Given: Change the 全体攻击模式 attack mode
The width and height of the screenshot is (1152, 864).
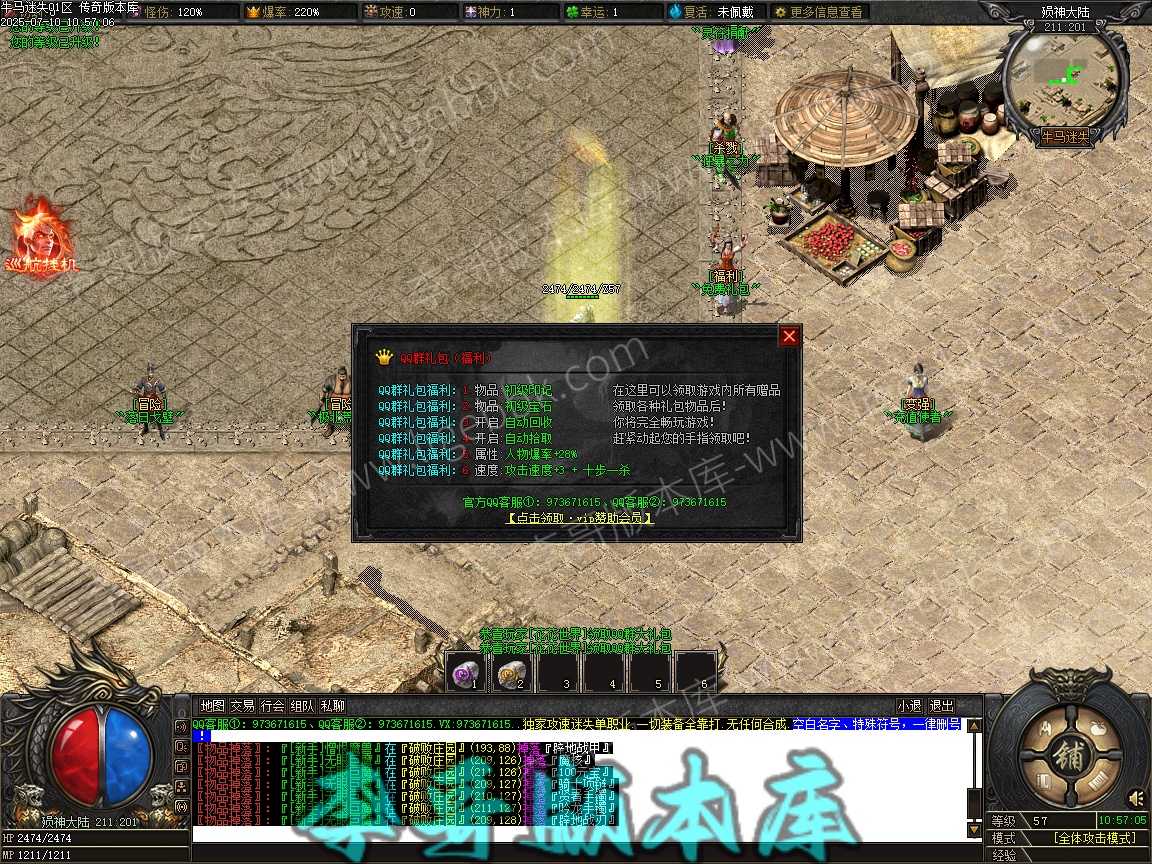Looking at the screenshot, I should (x=1096, y=838).
